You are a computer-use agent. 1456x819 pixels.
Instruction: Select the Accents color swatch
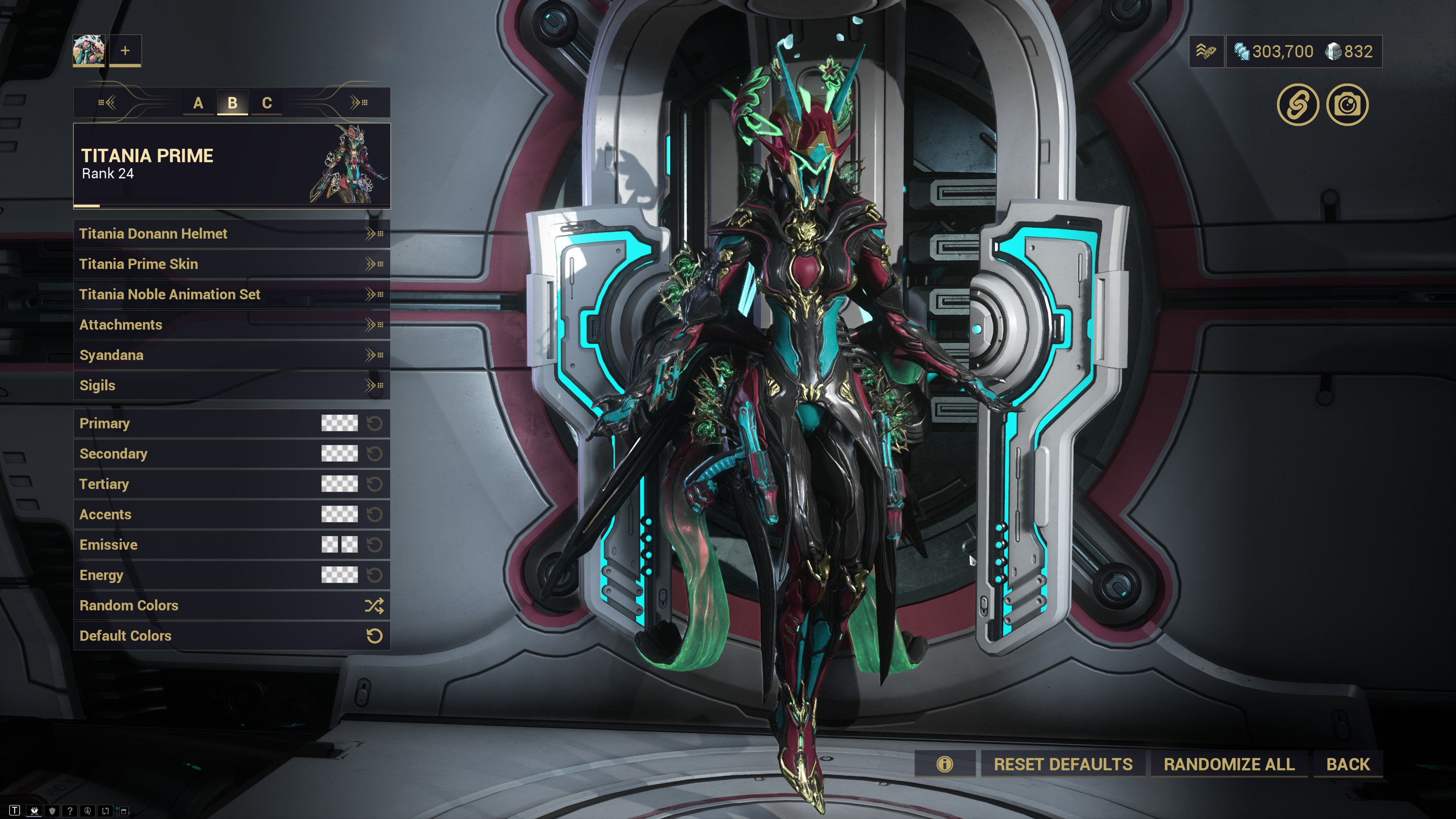(x=339, y=514)
